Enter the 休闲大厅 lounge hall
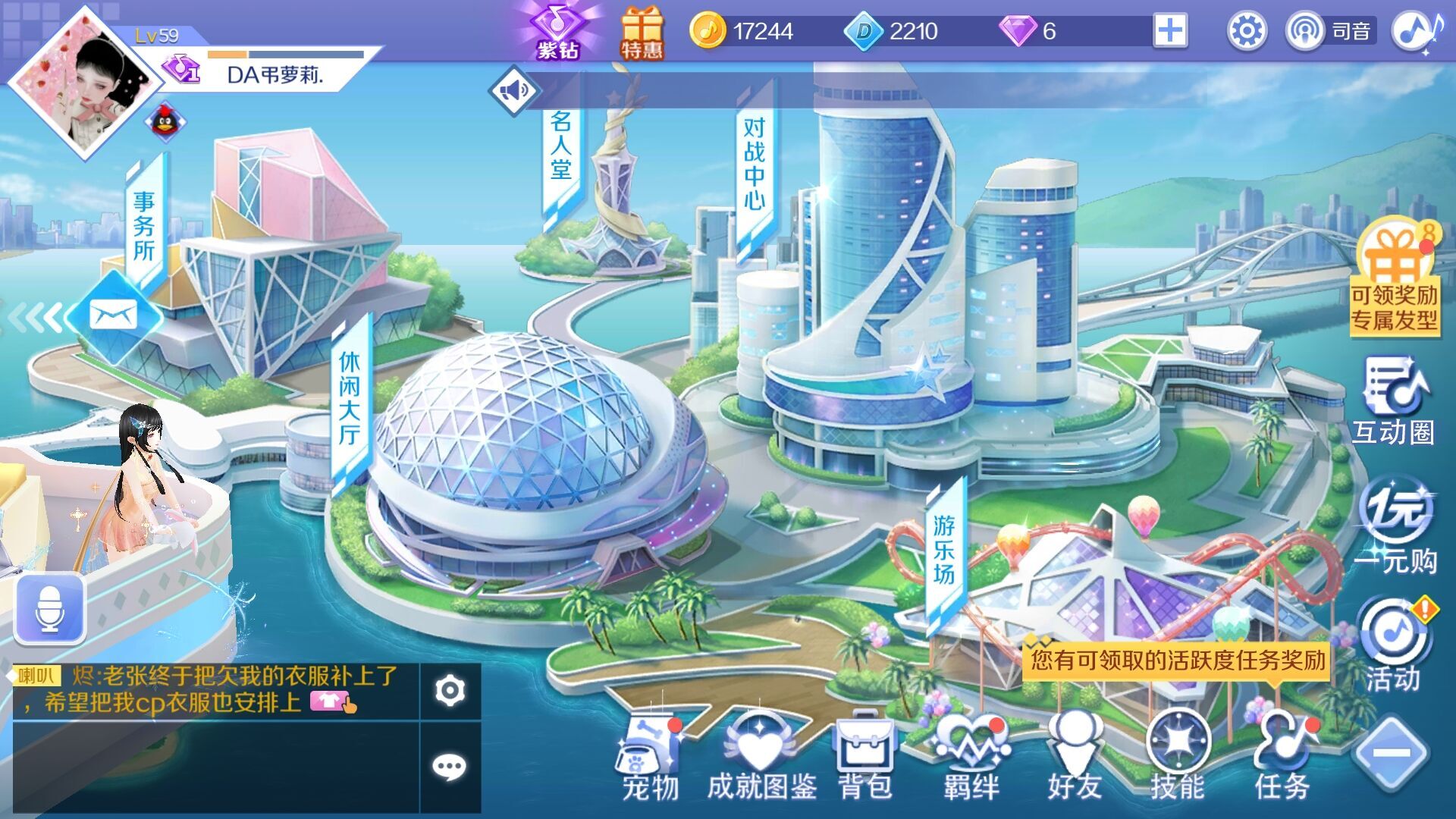 coord(349,398)
